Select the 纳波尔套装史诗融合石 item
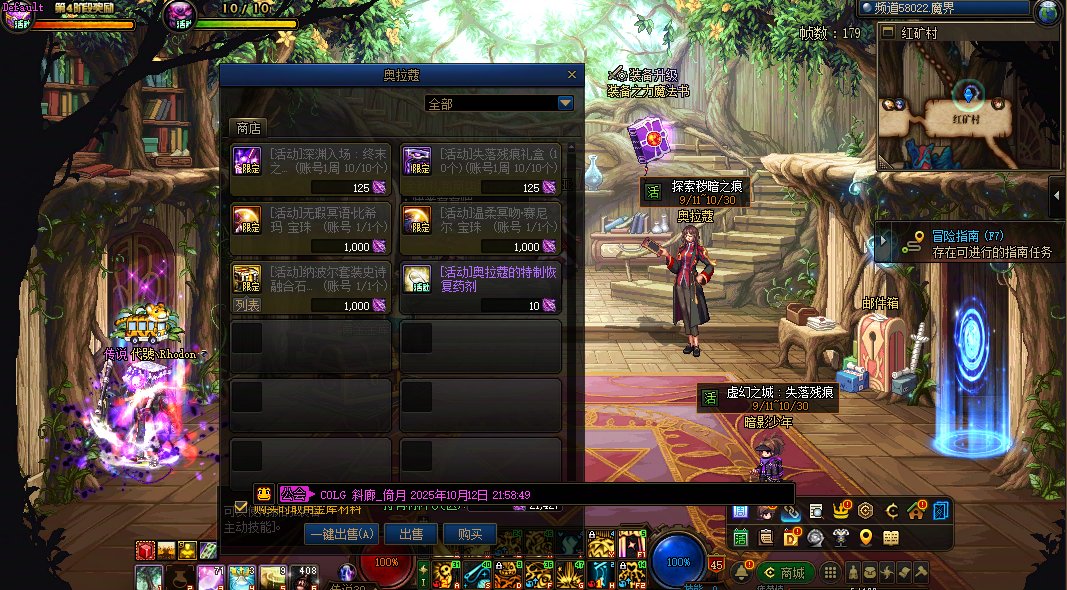This screenshot has height=590, width=1067. pyautogui.click(x=311, y=288)
